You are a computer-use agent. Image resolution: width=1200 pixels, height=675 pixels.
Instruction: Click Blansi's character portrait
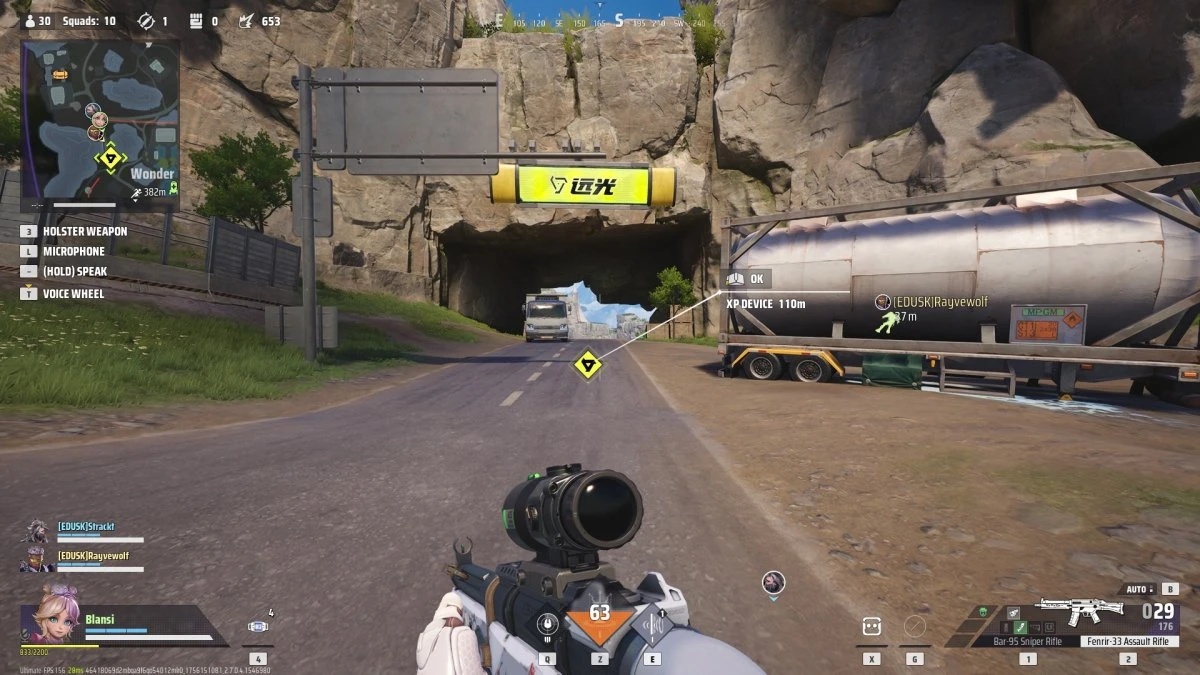pos(58,615)
